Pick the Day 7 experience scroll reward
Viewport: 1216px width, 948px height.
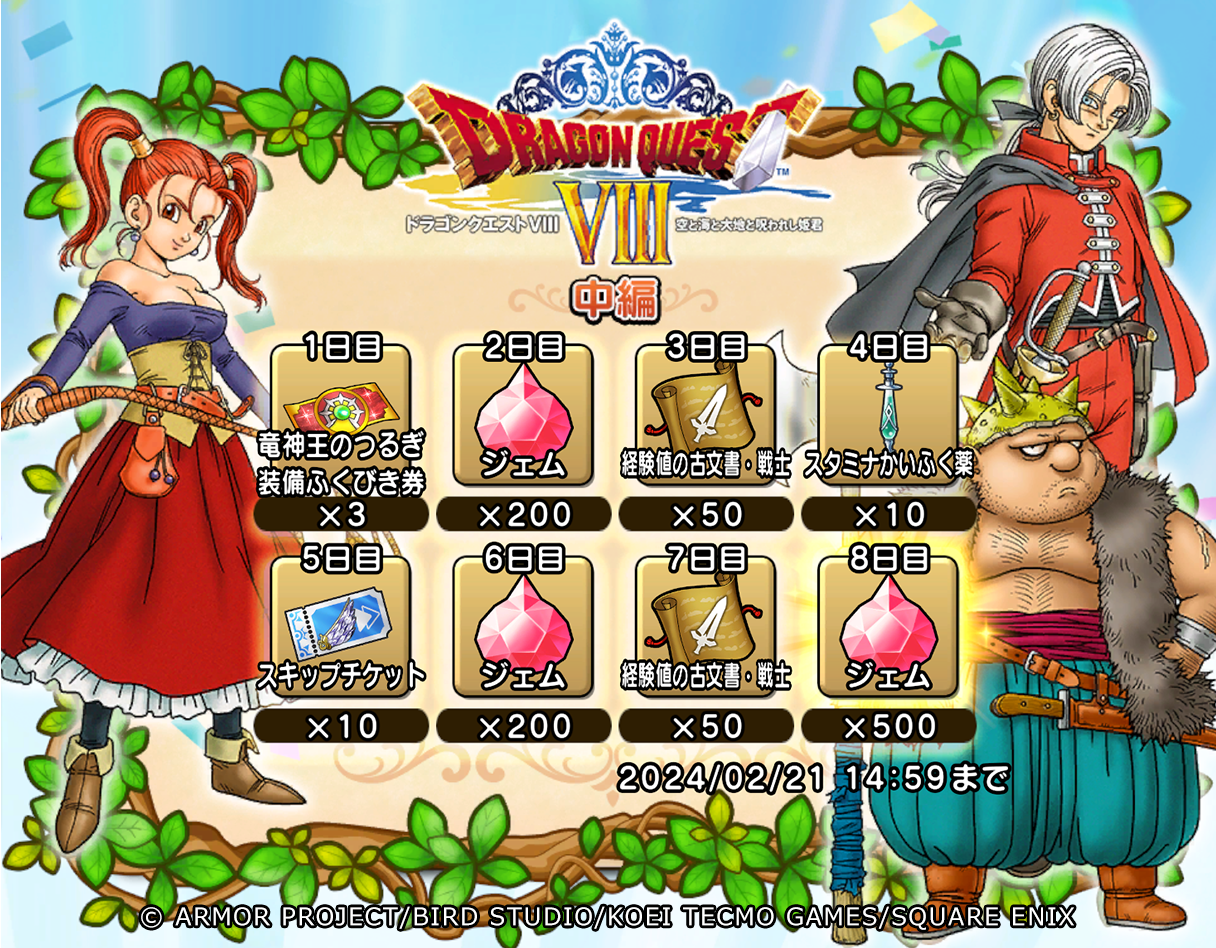[706, 630]
